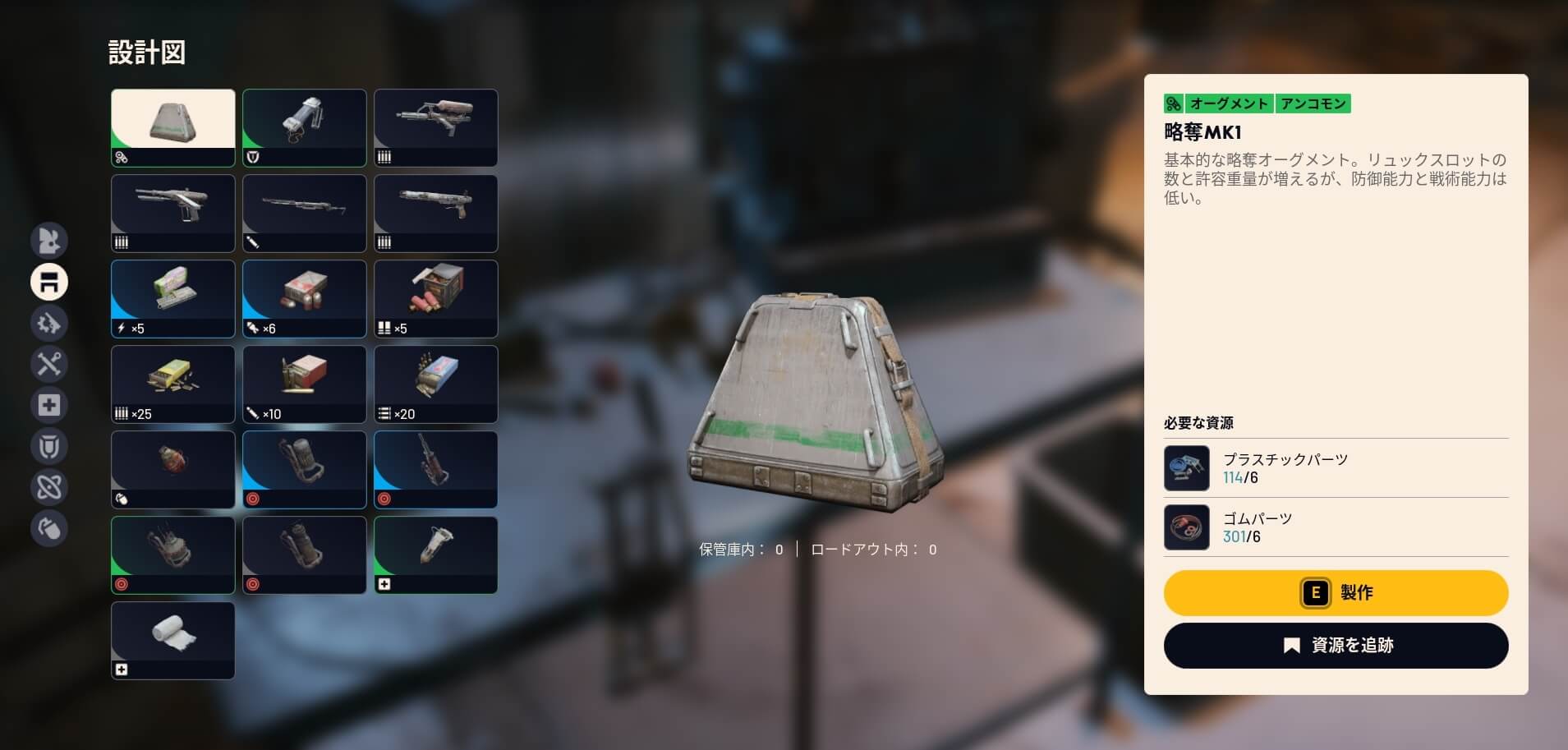Screen dimensions: 1568x750
Task: Select the yellow ammo box ×25 blueprint
Action: click(x=173, y=384)
